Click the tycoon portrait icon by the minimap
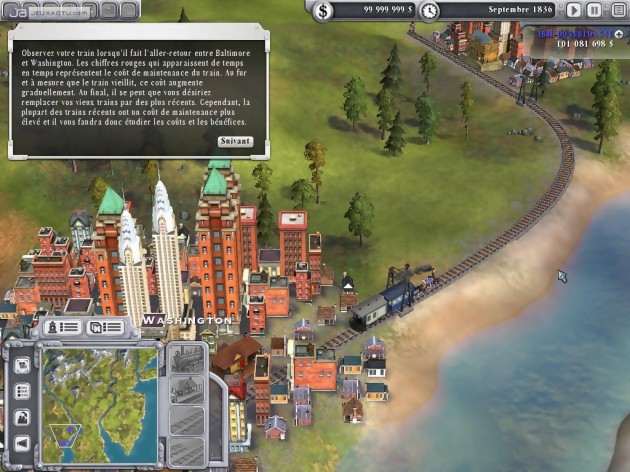The image size is (630, 472). (22, 417)
